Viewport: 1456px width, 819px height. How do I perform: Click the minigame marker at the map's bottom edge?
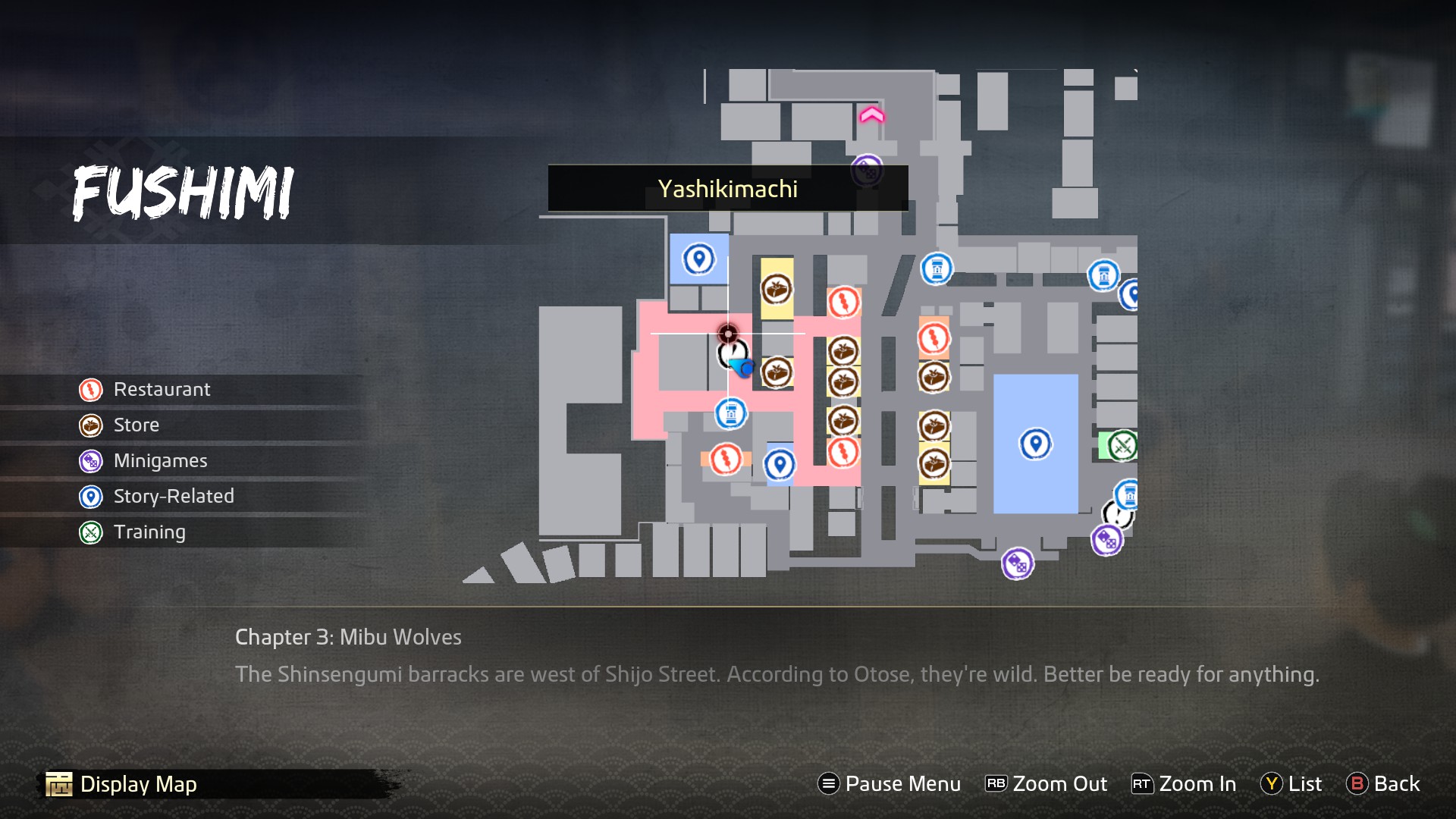point(1017,564)
